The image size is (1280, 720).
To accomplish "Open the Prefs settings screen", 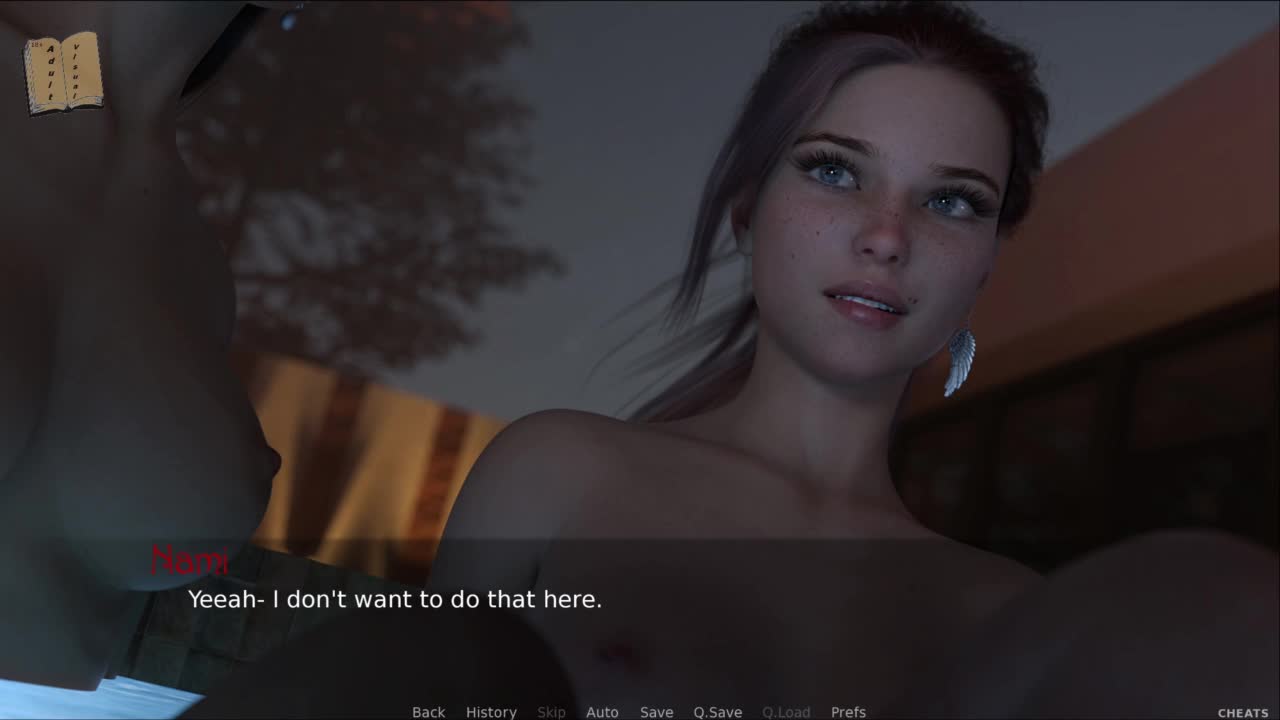I will coord(848,712).
